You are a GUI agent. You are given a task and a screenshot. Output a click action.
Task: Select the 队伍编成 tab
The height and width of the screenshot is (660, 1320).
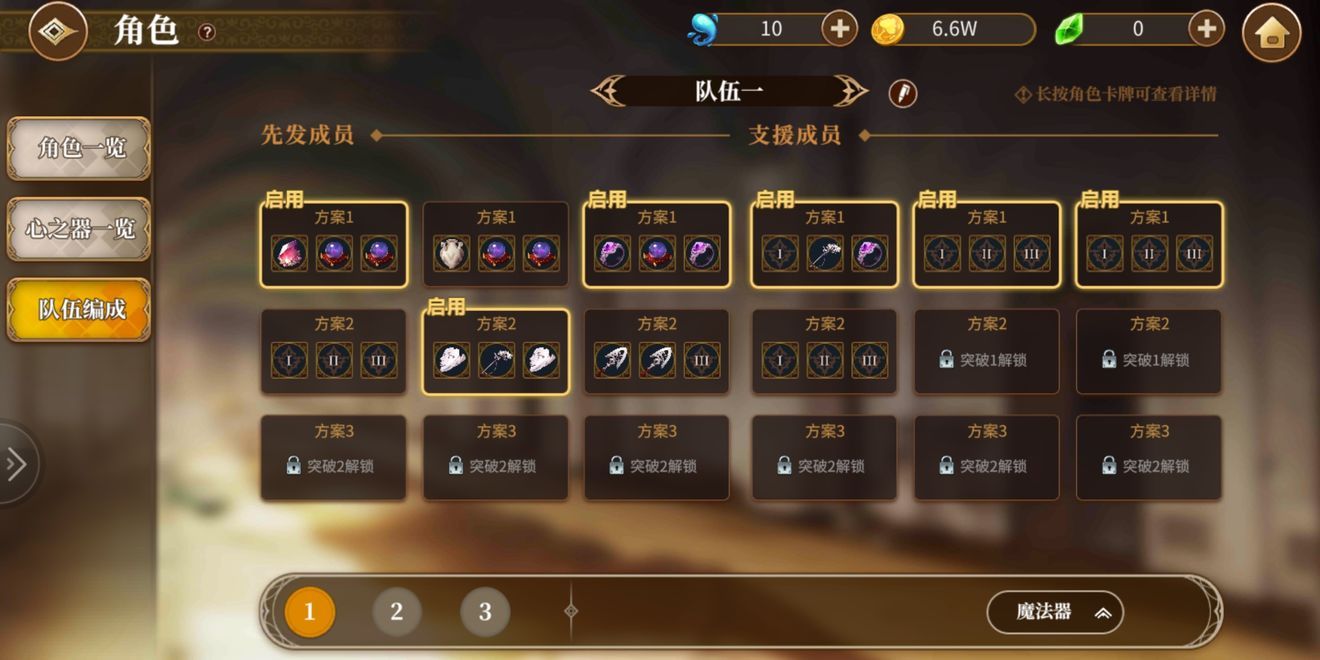80,309
